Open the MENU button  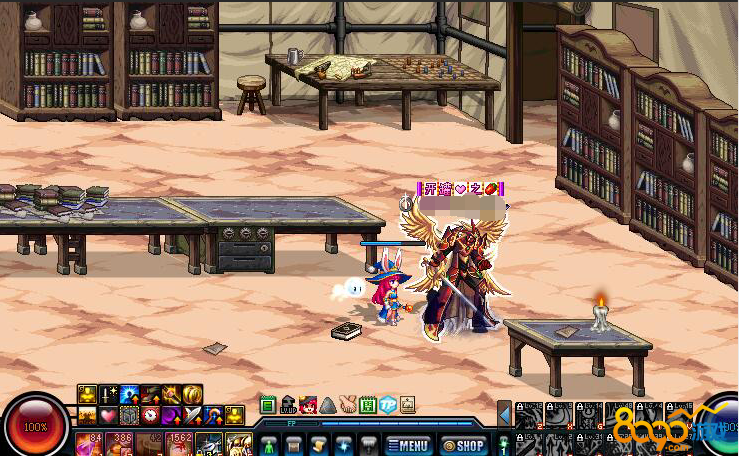tap(408, 445)
